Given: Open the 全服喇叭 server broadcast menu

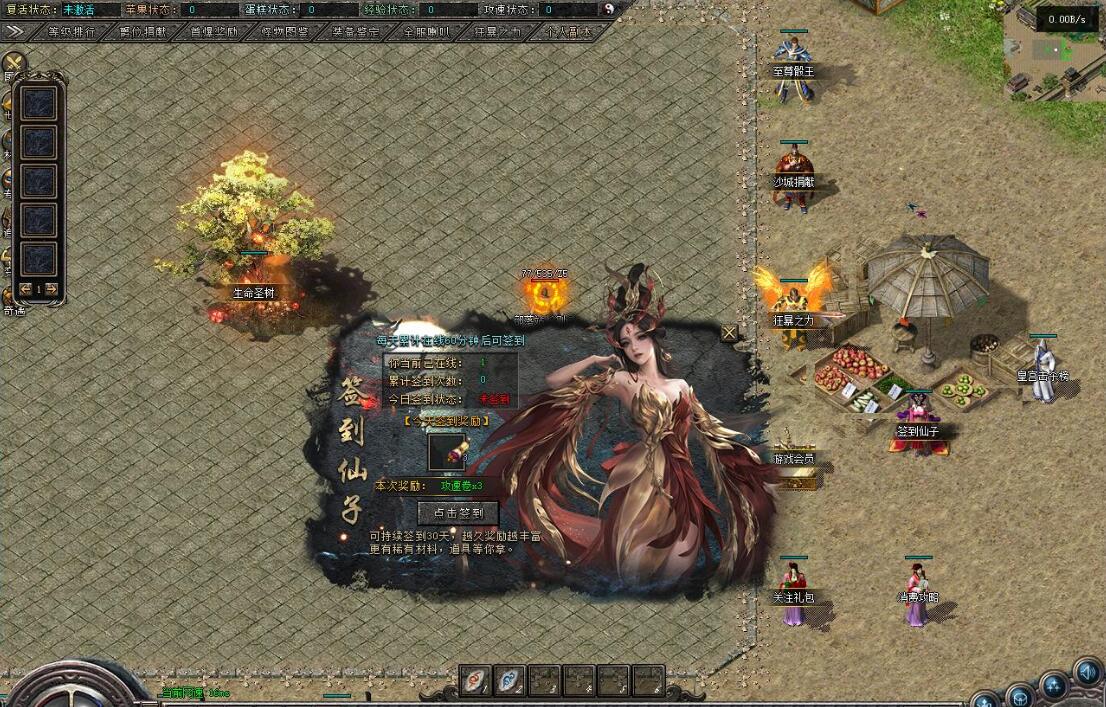Looking at the screenshot, I should (426, 31).
